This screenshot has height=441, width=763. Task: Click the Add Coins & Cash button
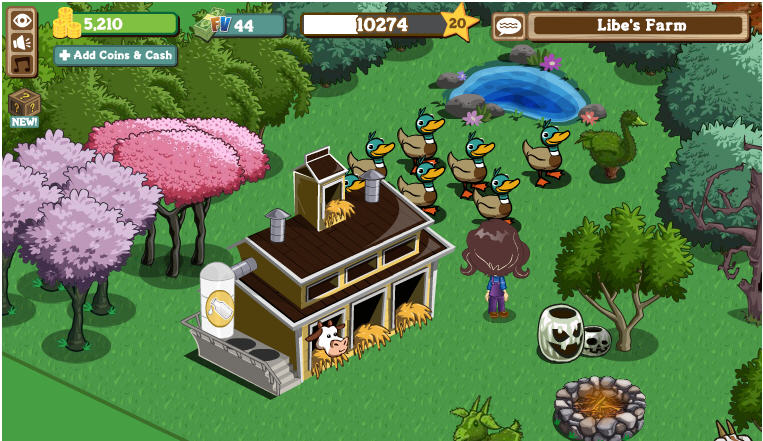click(116, 55)
